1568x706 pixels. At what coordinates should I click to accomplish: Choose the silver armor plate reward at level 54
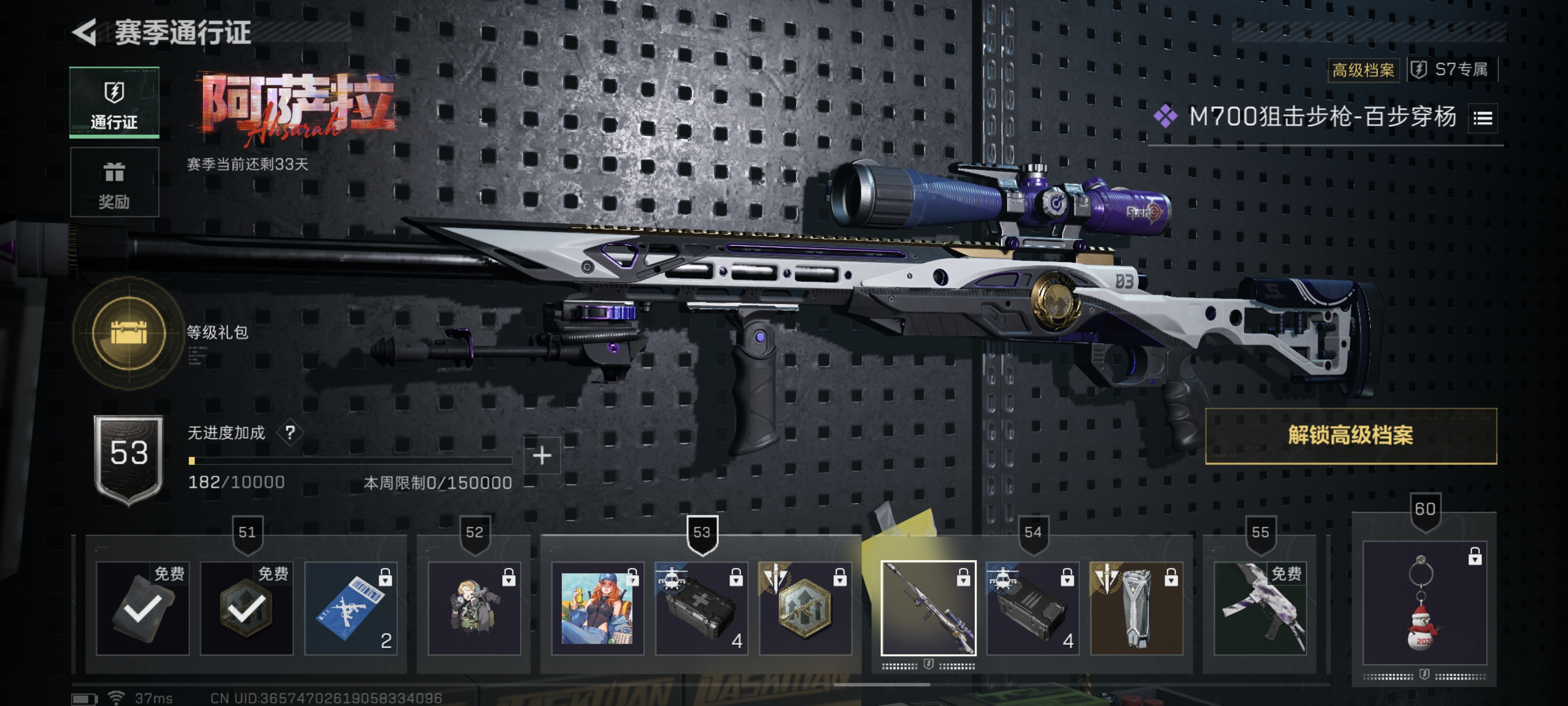pyautogui.click(x=1136, y=608)
